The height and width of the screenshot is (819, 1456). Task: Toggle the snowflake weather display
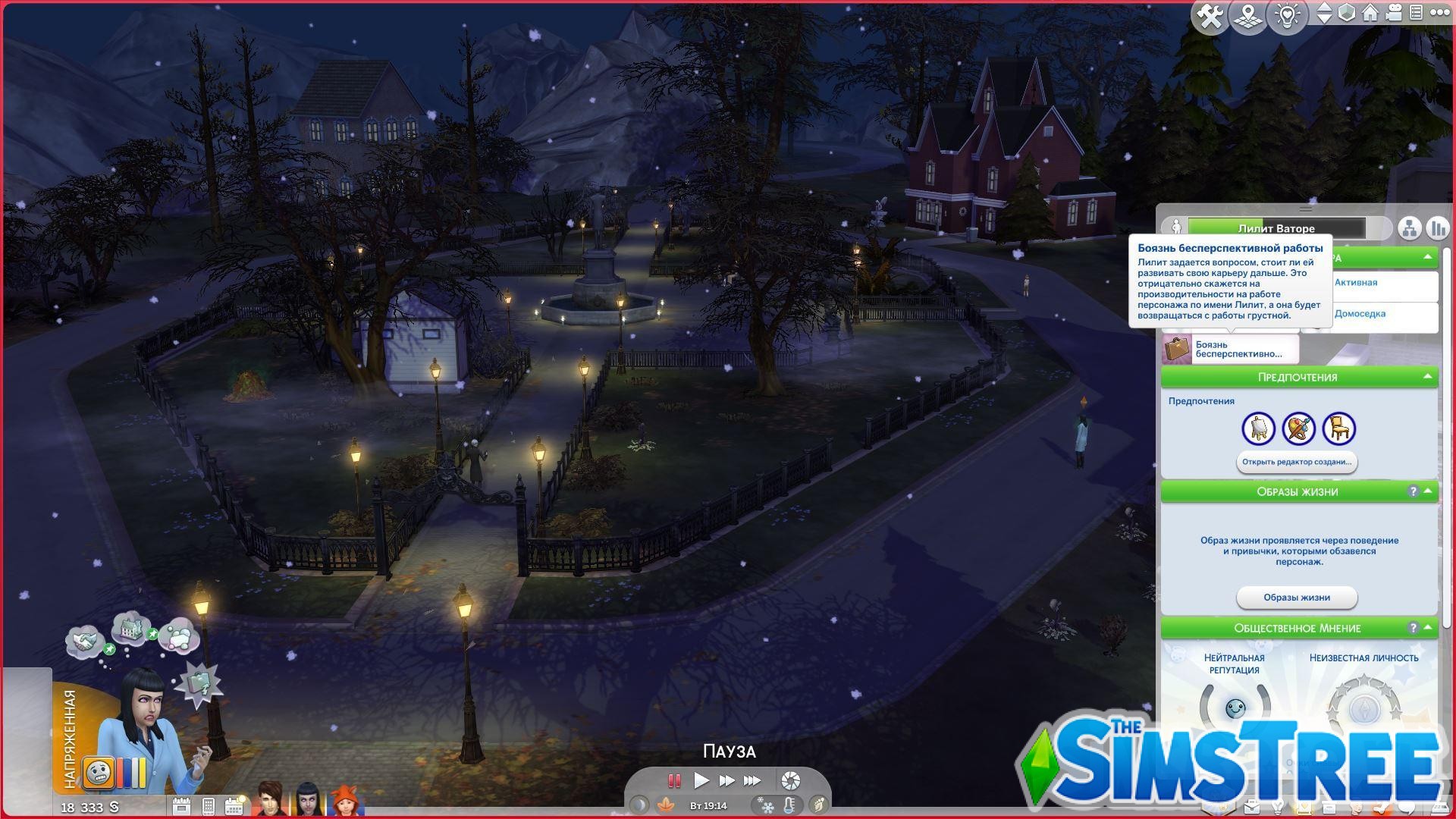[767, 806]
